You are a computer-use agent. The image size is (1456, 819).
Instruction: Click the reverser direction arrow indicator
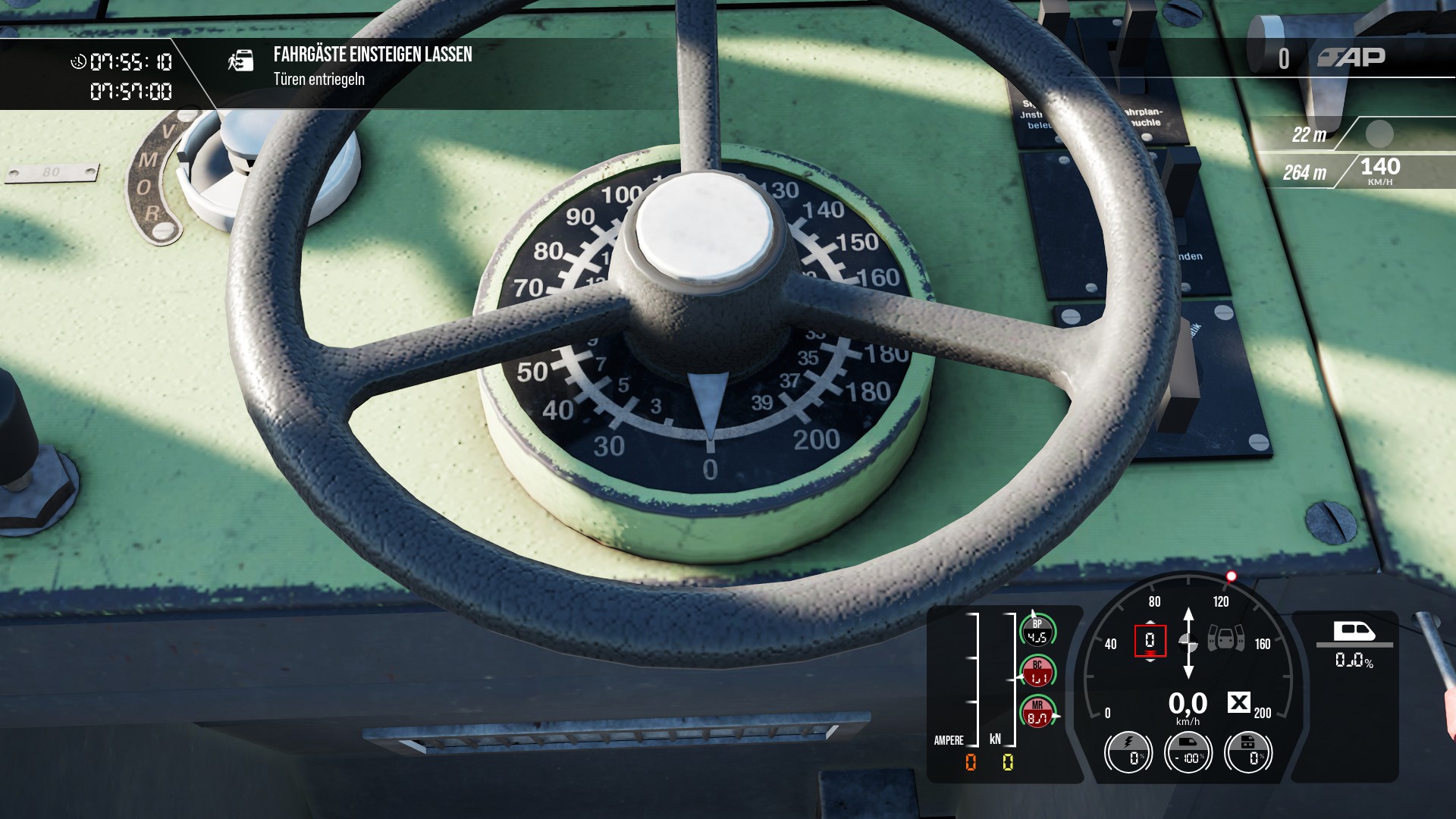pos(1188,642)
